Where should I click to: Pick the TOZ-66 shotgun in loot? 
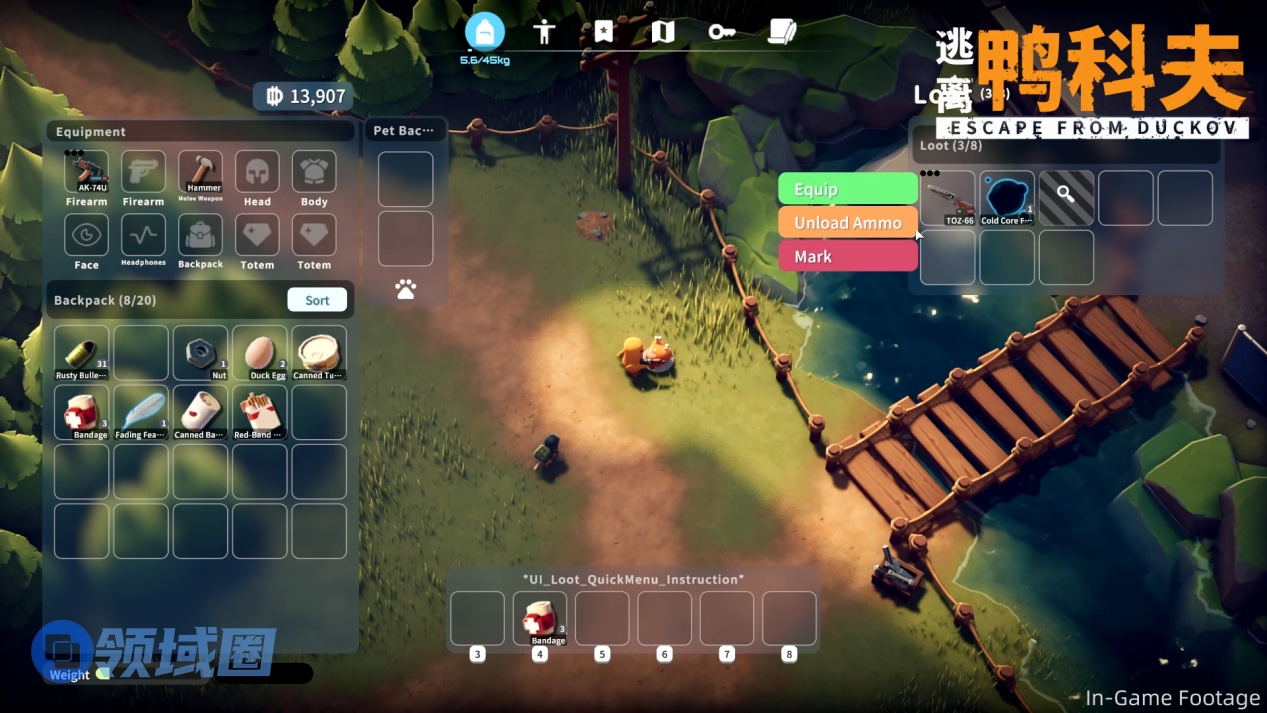[x=947, y=198]
